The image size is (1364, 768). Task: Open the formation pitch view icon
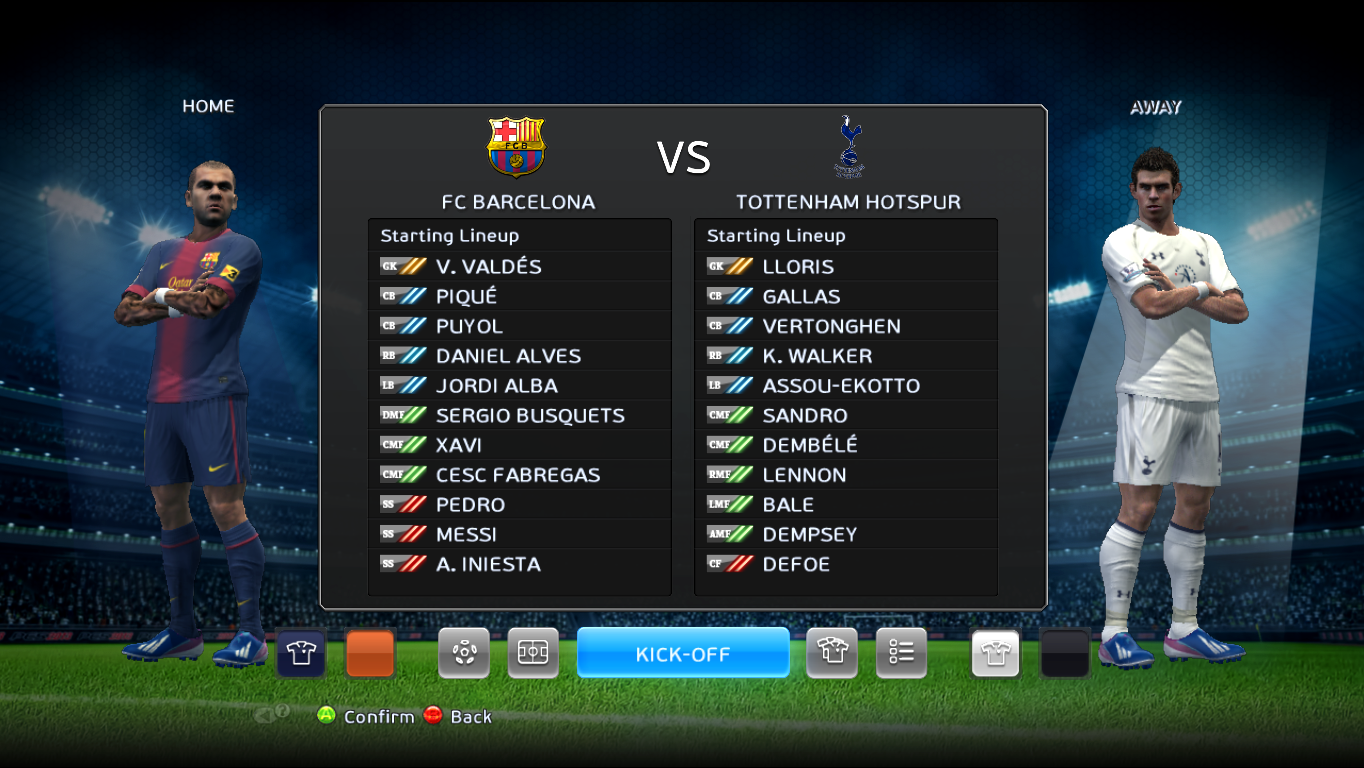click(533, 652)
